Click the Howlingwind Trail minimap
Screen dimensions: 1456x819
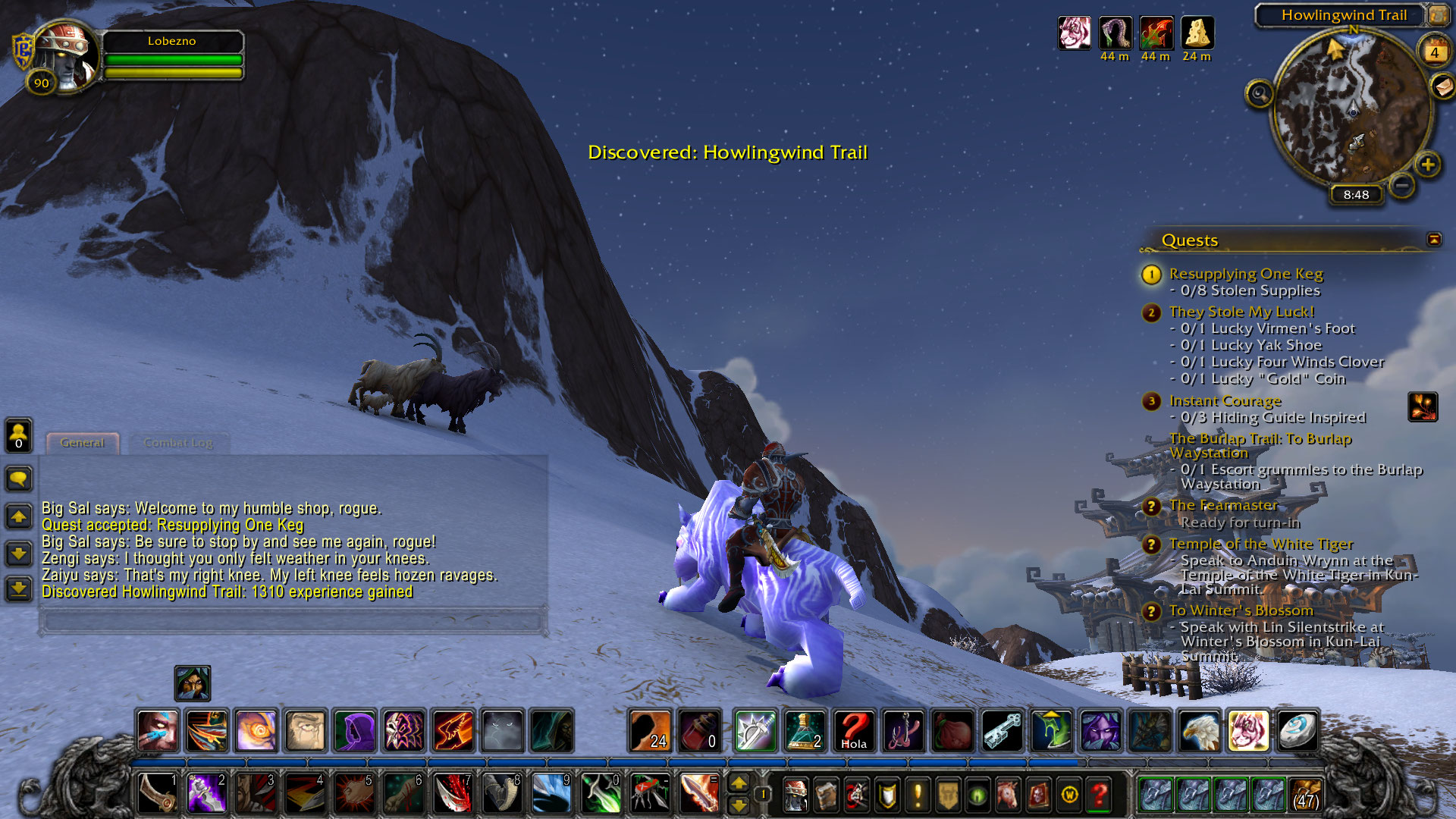pyautogui.click(x=1353, y=106)
